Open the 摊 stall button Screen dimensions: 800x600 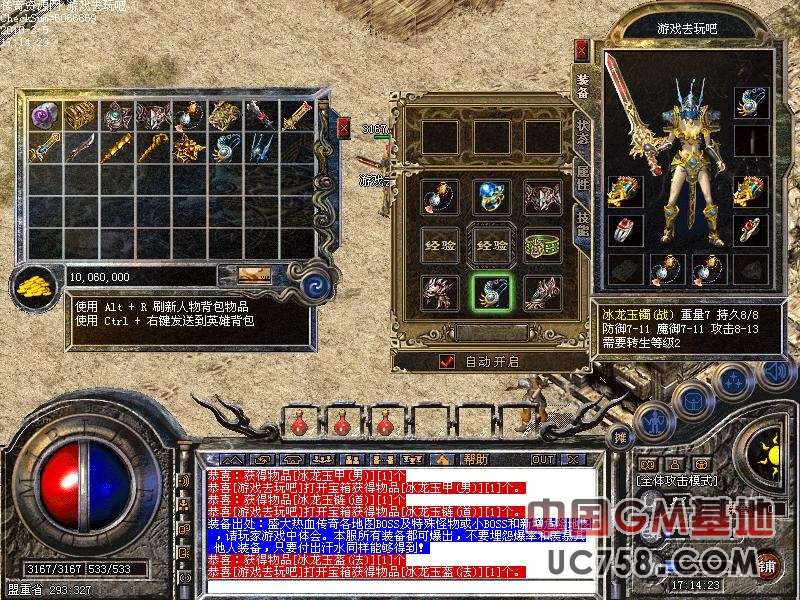coord(621,436)
